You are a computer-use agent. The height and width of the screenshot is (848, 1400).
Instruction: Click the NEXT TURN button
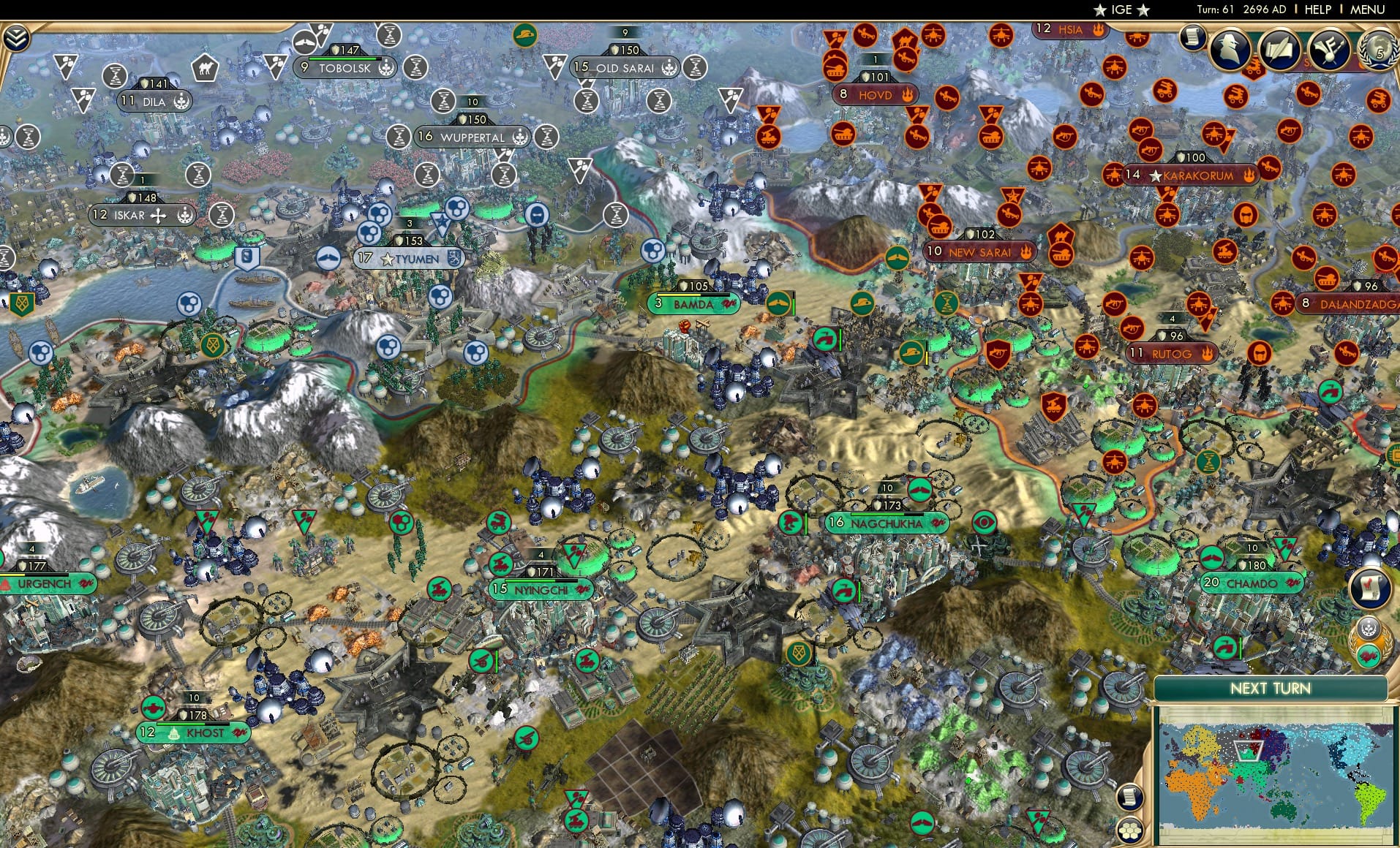(x=1271, y=687)
